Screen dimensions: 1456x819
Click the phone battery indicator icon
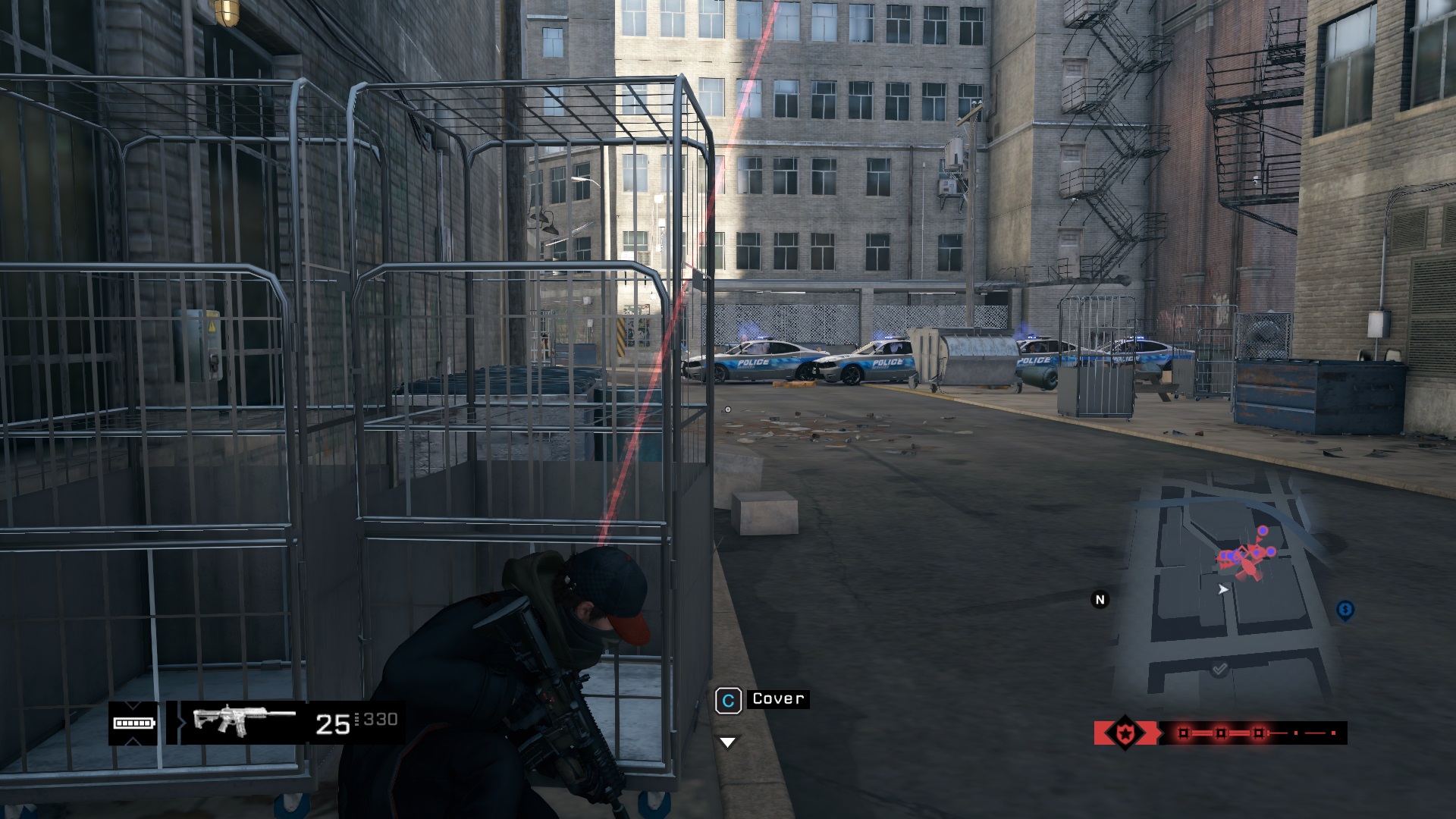tap(133, 723)
